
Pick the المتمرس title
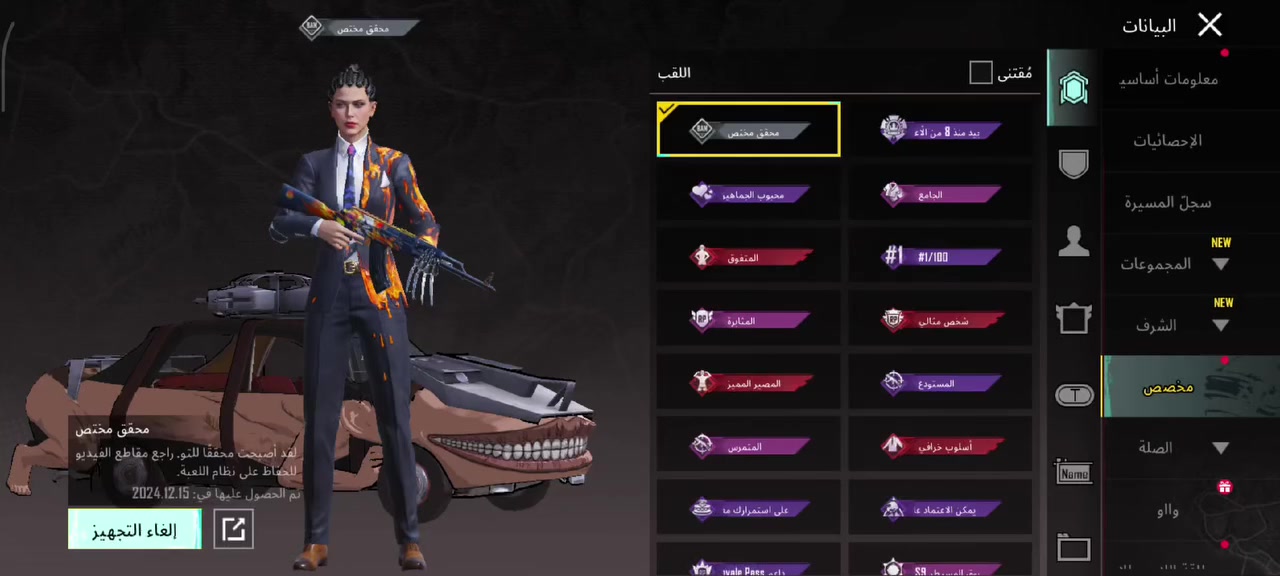click(749, 446)
